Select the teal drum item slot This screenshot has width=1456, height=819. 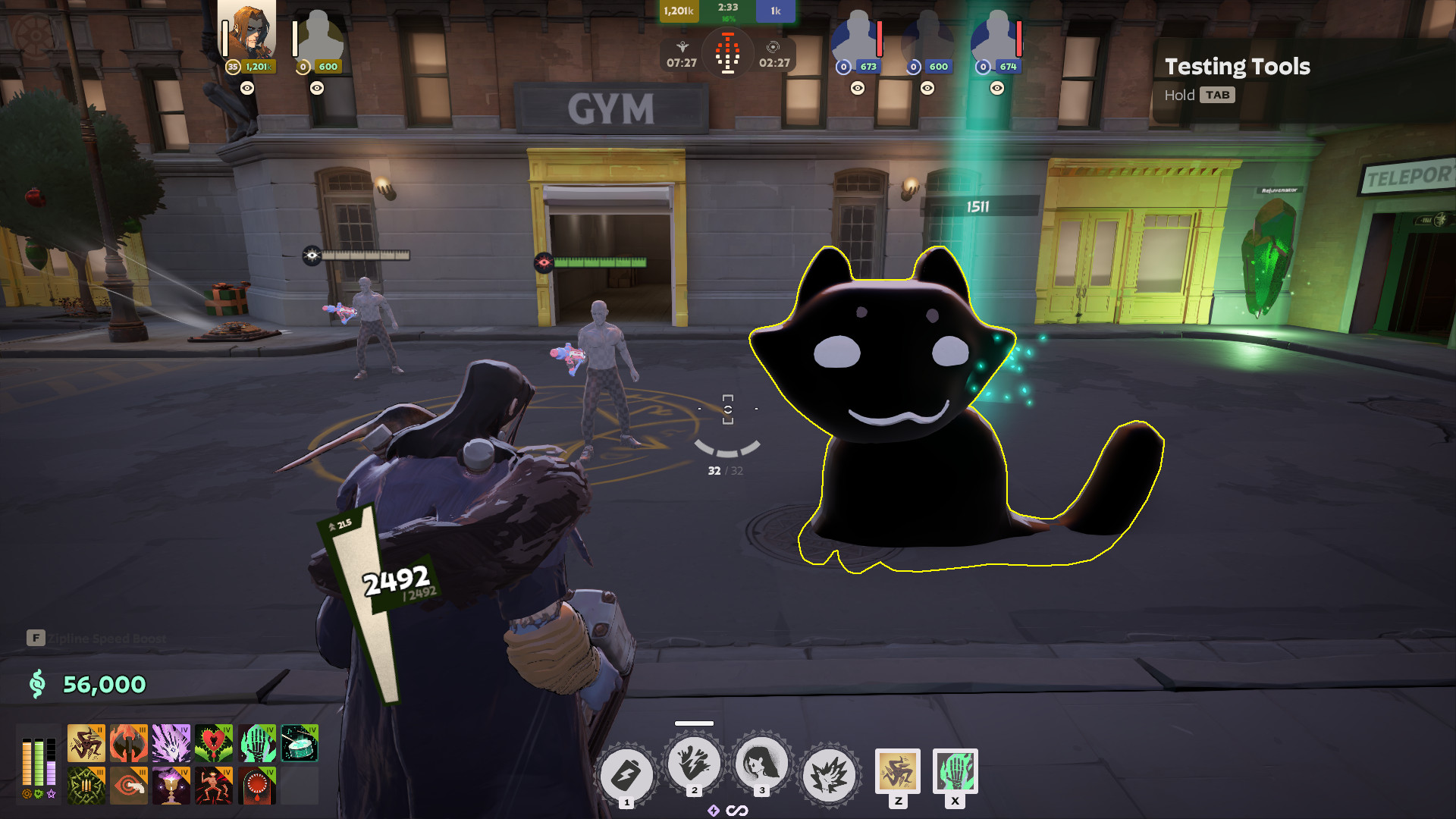click(x=300, y=743)
